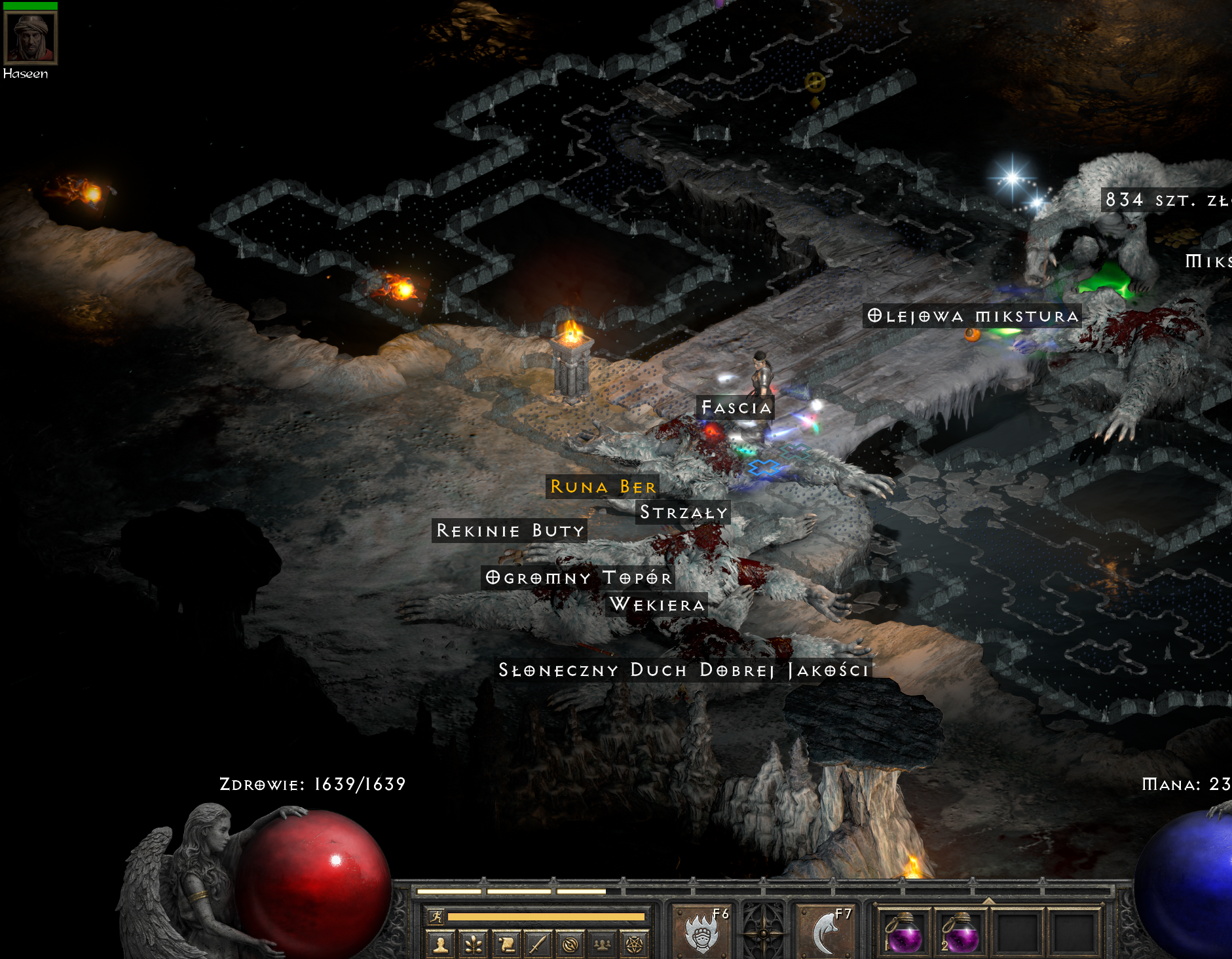This screenshot has width=1232, height=959.
Task: Open the pentagram game menu icon
Action: click(634, 944)
